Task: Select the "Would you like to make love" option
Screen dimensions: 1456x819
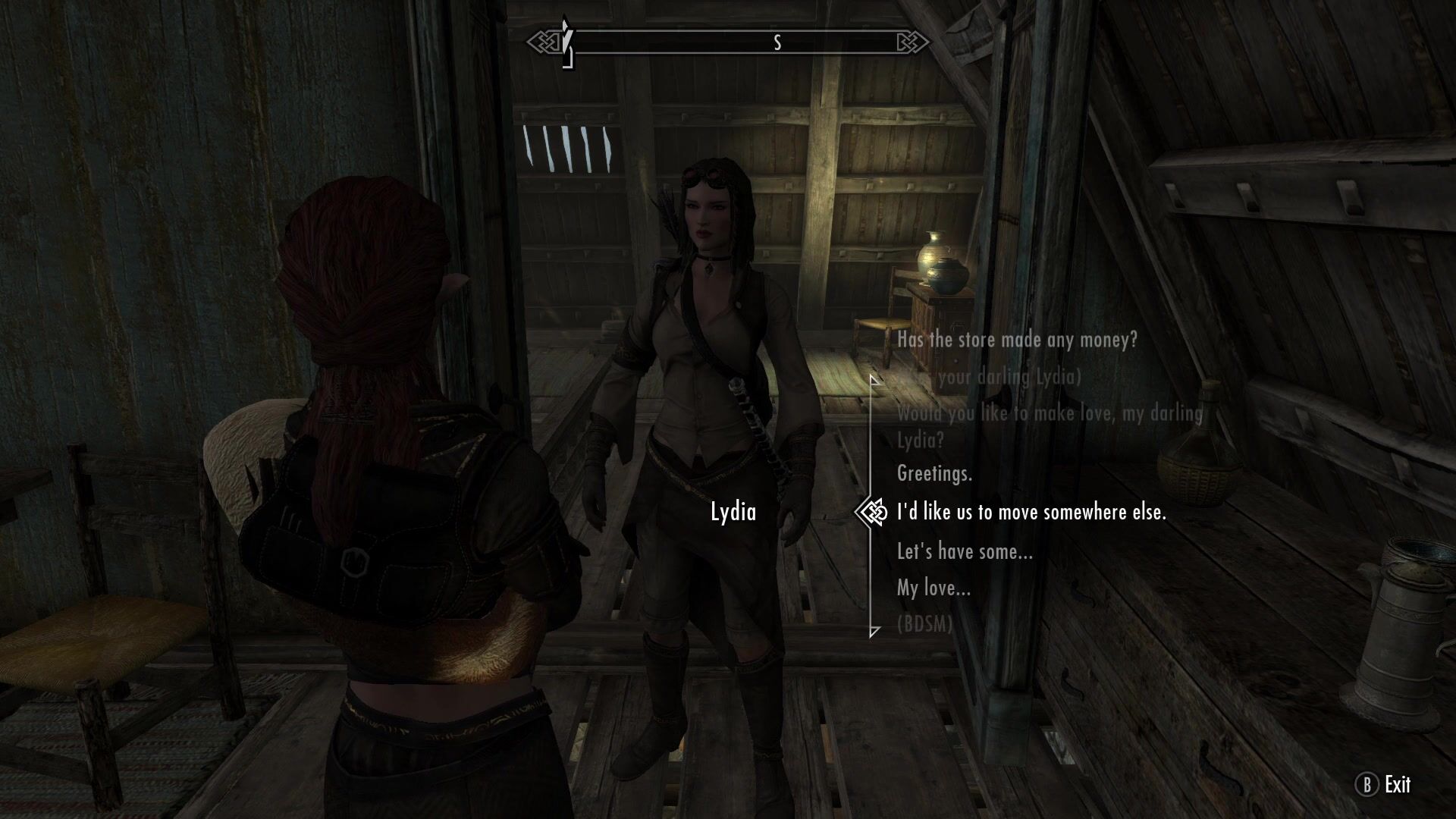Action: (x=1050, y=425)
